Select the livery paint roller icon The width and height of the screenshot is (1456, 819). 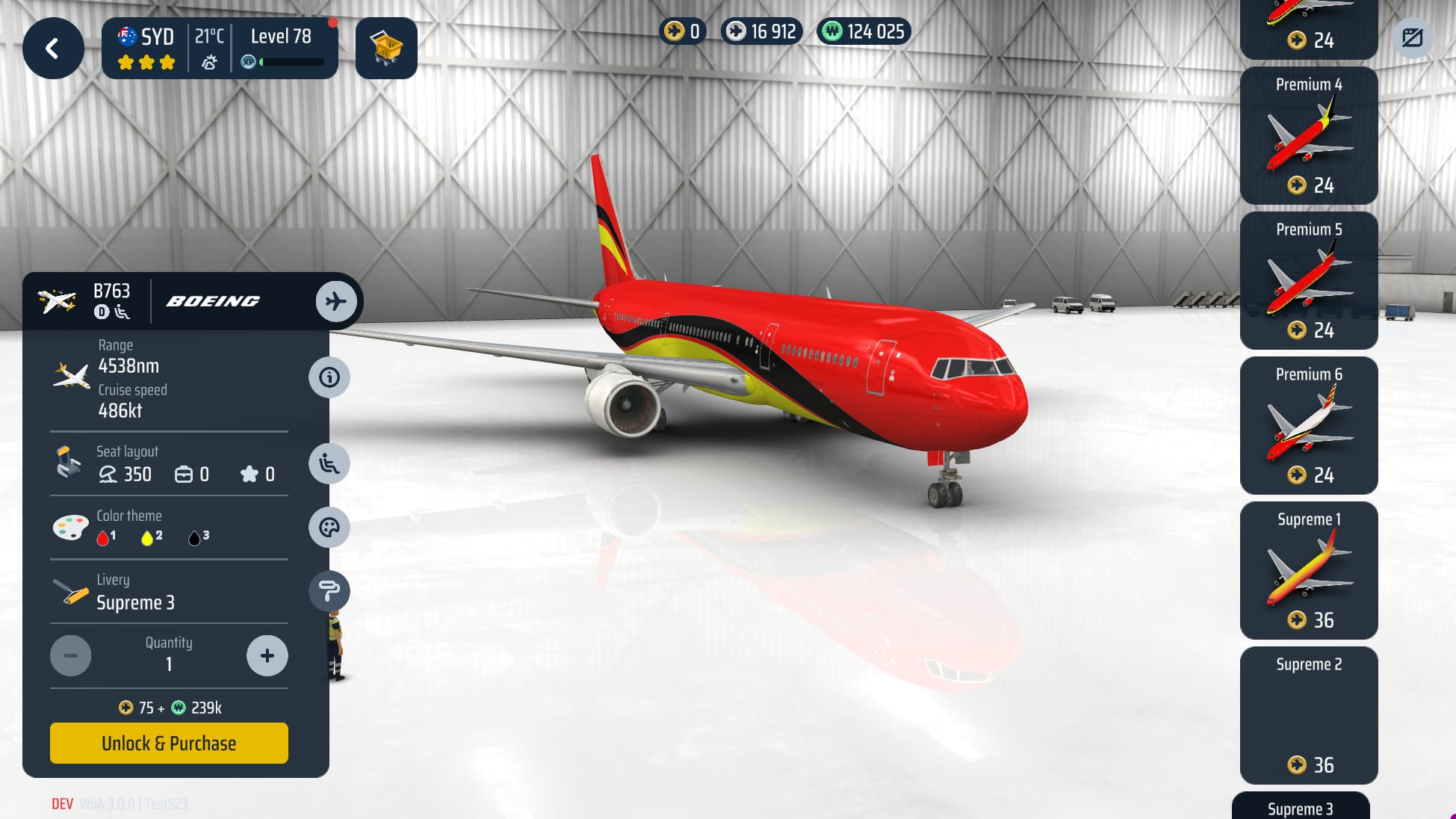click(x=329, y=590)
